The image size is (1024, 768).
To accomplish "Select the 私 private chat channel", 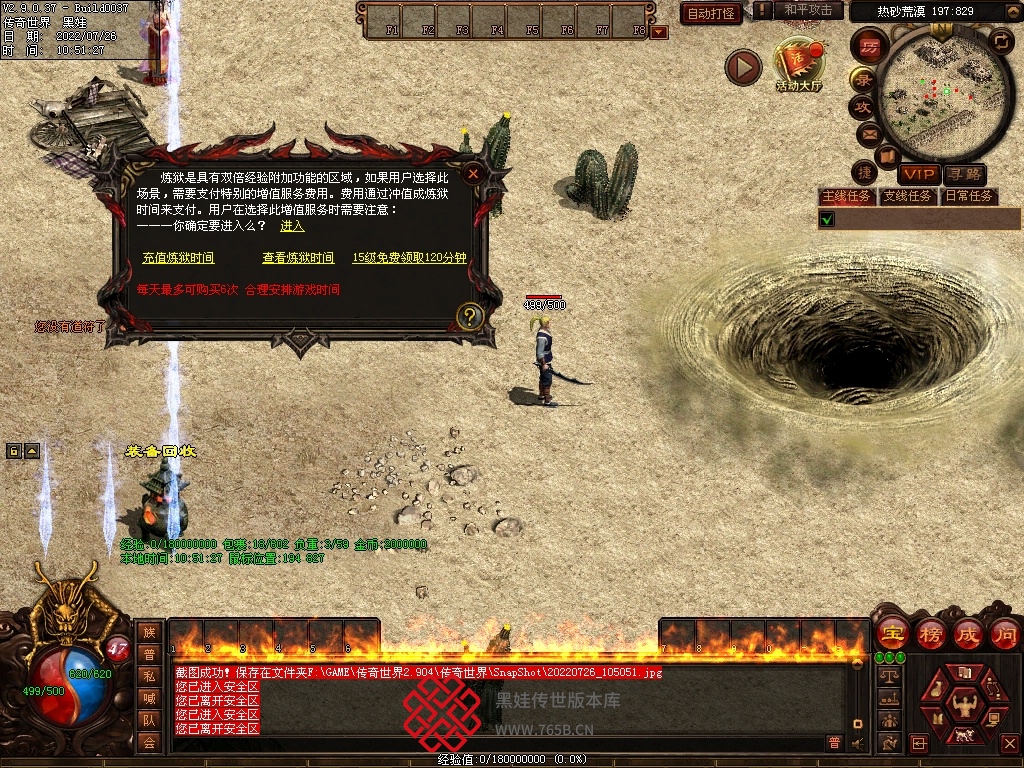I will (149, 676).
